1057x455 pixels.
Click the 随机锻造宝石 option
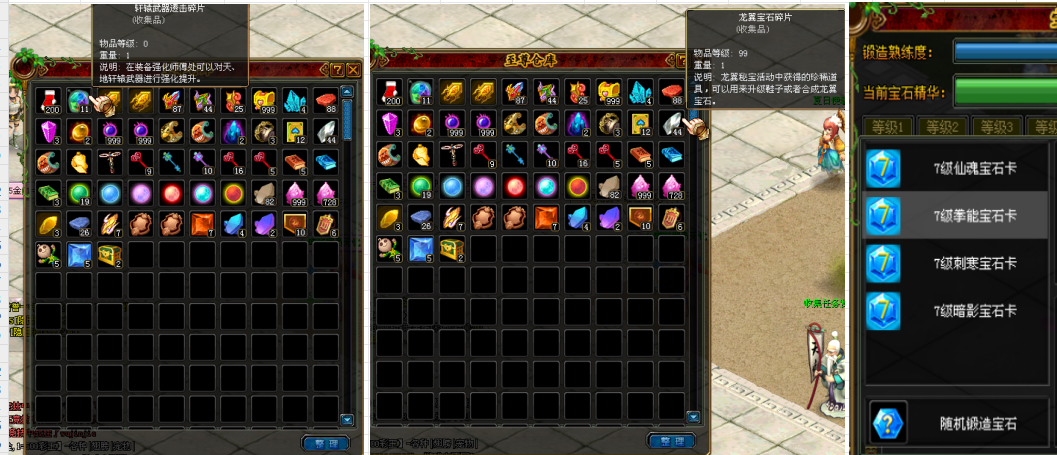tap(953, 424)
